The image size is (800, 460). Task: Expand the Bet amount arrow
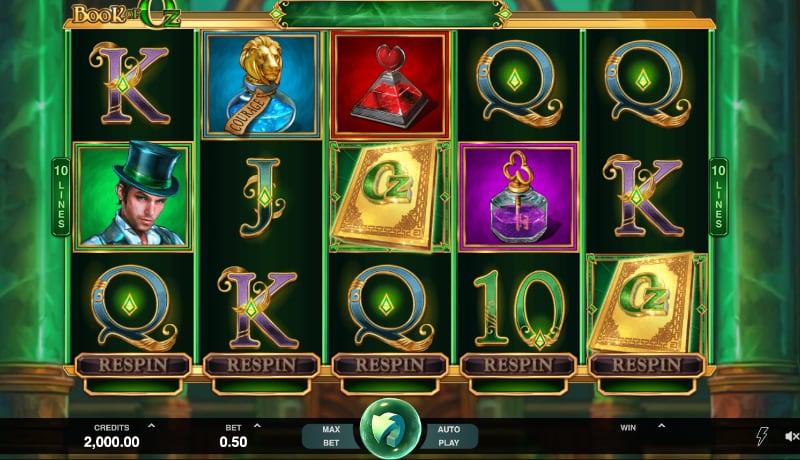pos(257,425)
